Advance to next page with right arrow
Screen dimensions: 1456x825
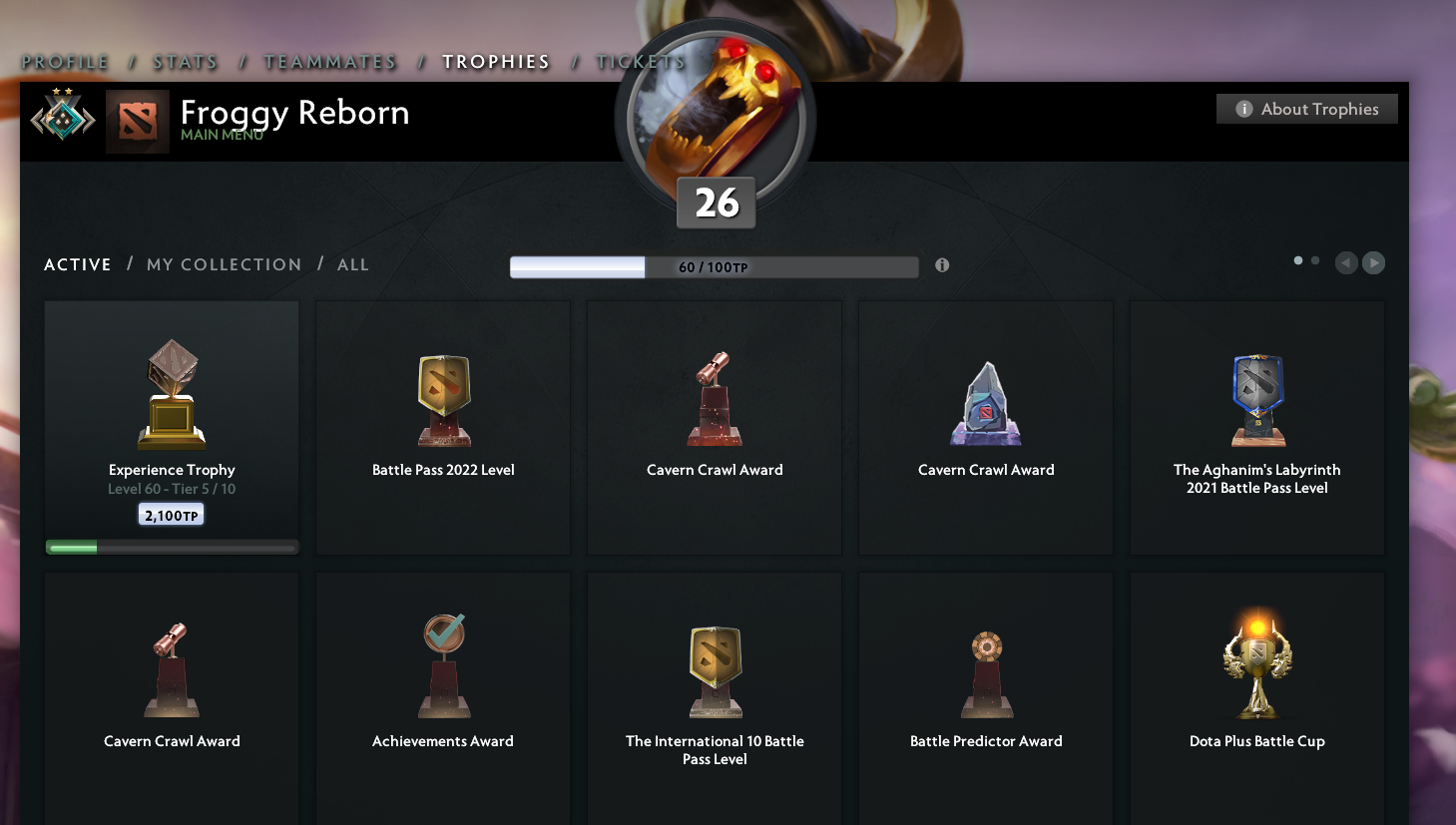1373,262
